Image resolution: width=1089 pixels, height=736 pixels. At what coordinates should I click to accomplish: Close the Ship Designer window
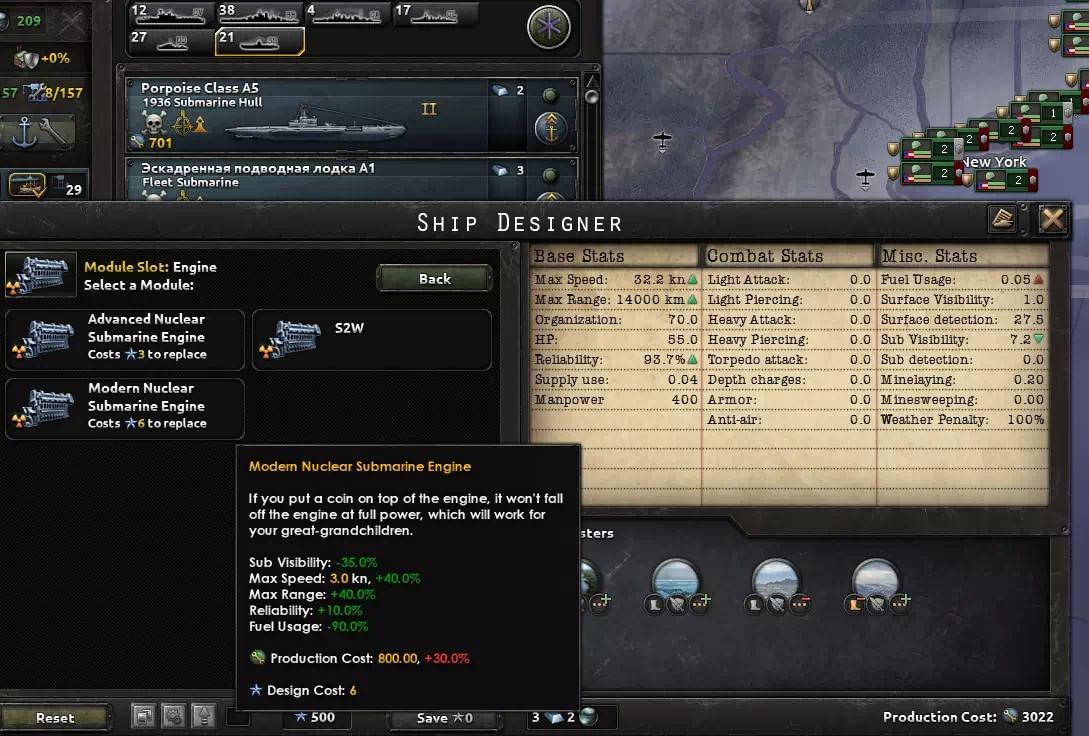click(1053, 220)
